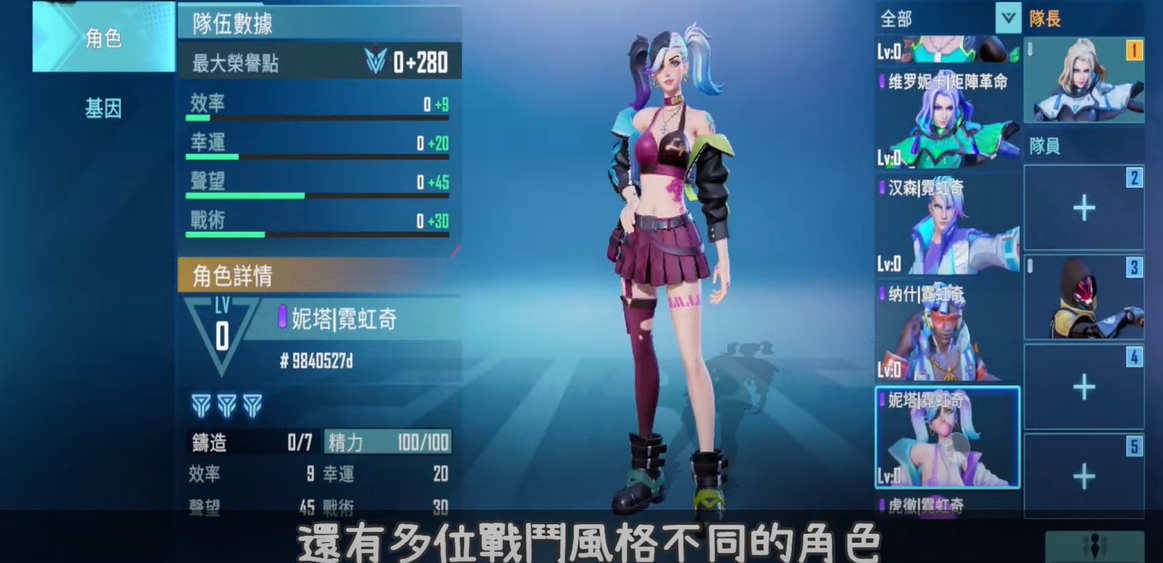
Task: Select the highlighted 妮塔 霓虹奇 card
Action: point(947,437)
